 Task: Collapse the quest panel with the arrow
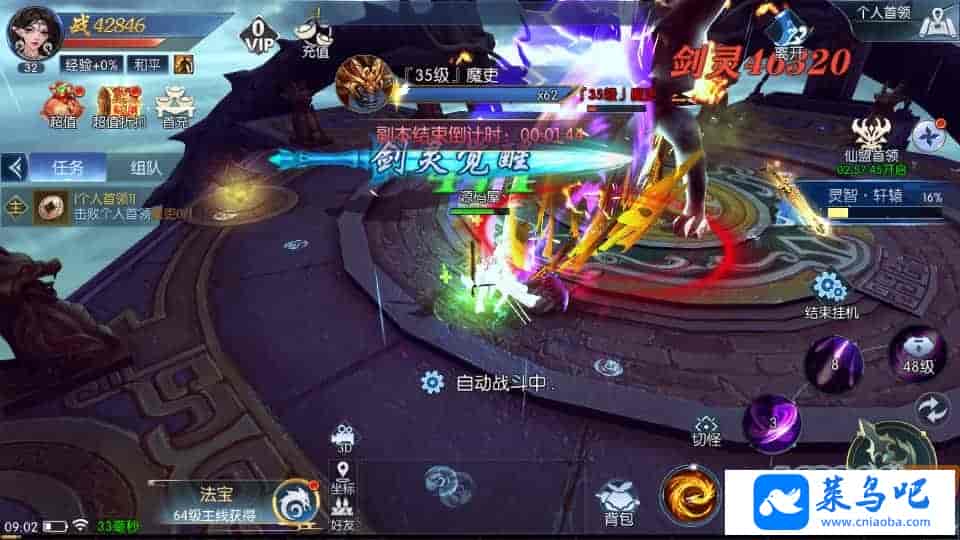click(14, 167)
